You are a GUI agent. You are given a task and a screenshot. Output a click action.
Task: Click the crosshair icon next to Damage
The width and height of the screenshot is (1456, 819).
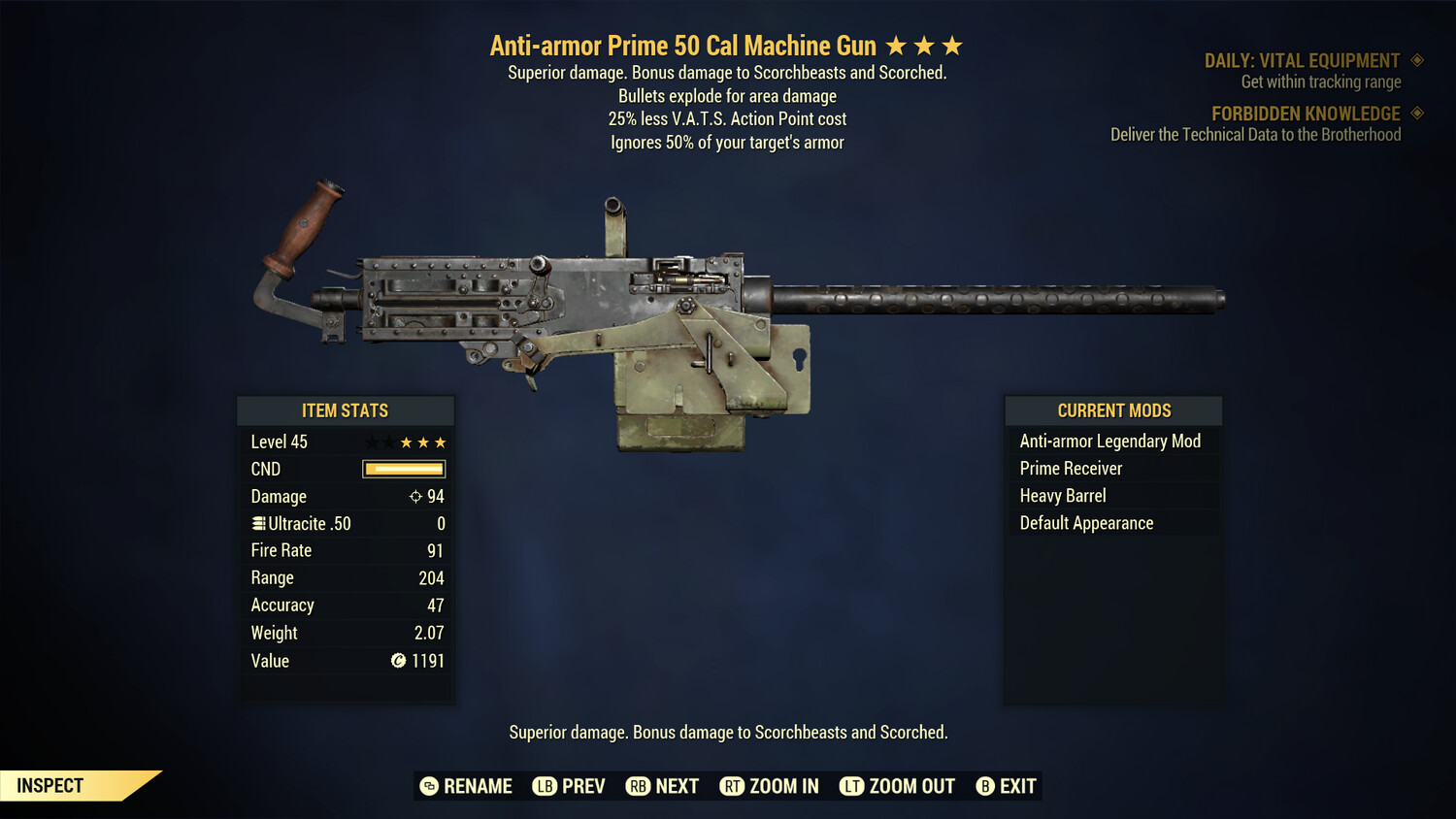[x=414, y=496]
